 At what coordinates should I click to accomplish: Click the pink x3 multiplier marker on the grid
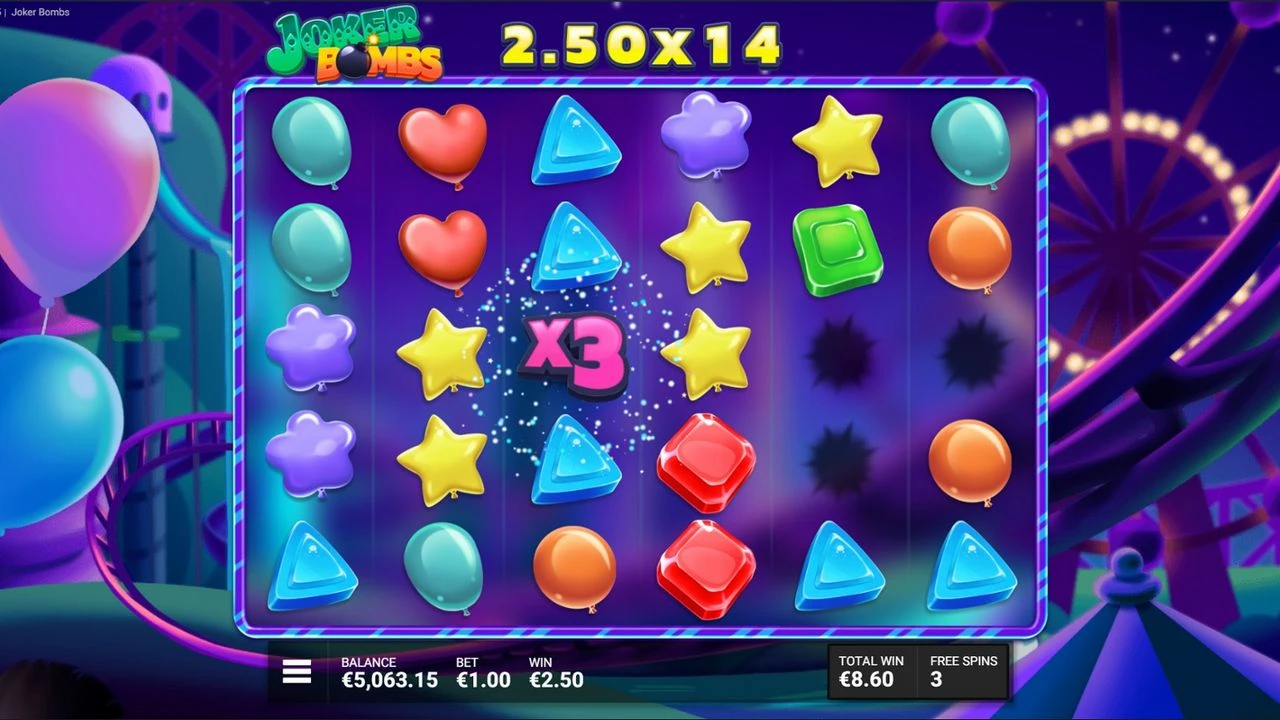(x=573, y=356)
